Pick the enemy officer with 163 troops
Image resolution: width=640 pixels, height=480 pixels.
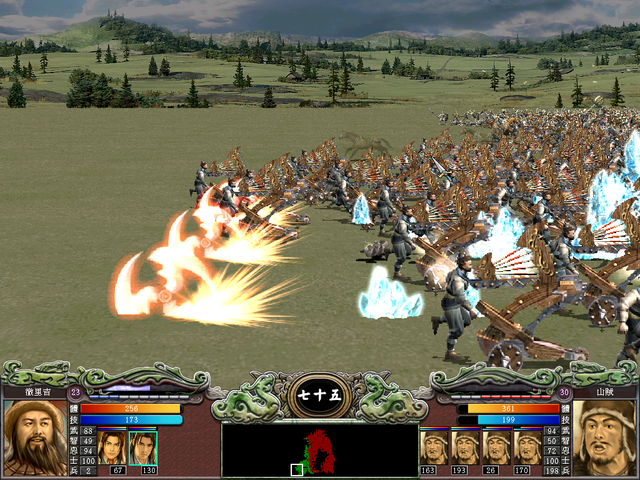[x=434, y=446]
